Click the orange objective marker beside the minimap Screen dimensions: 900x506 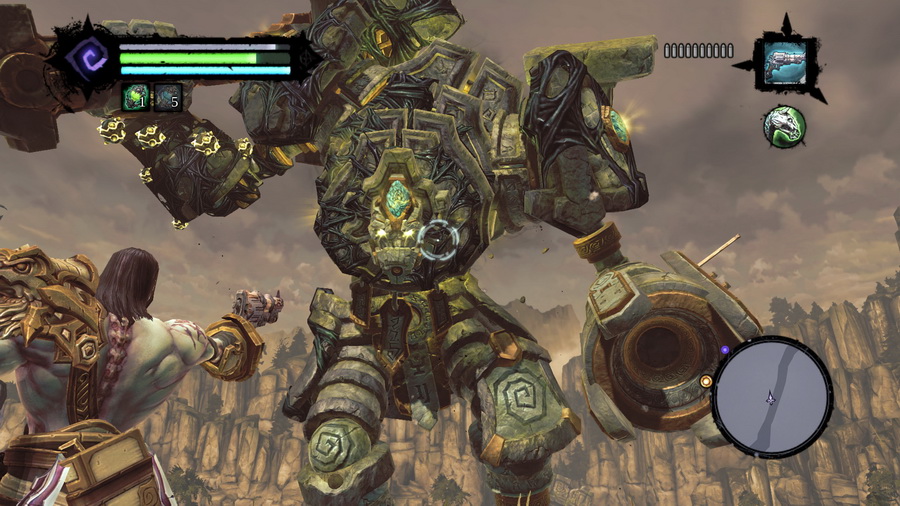click(706, 381)
